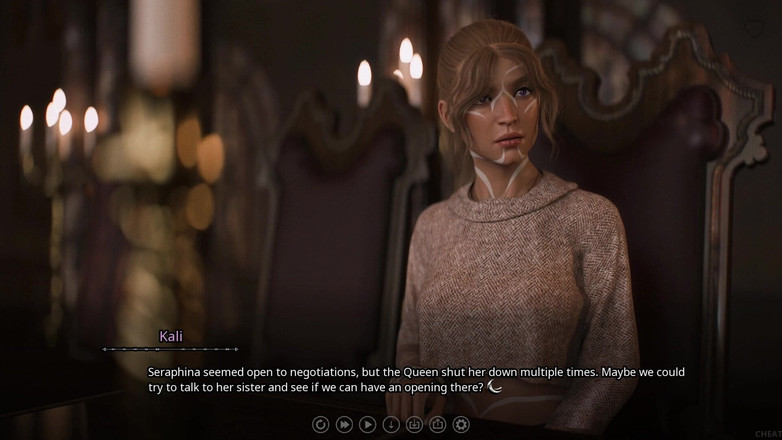The width and height of the screenshot is (782, 440).
Task: Open settings via the gear icon
Action: point(461,424)
